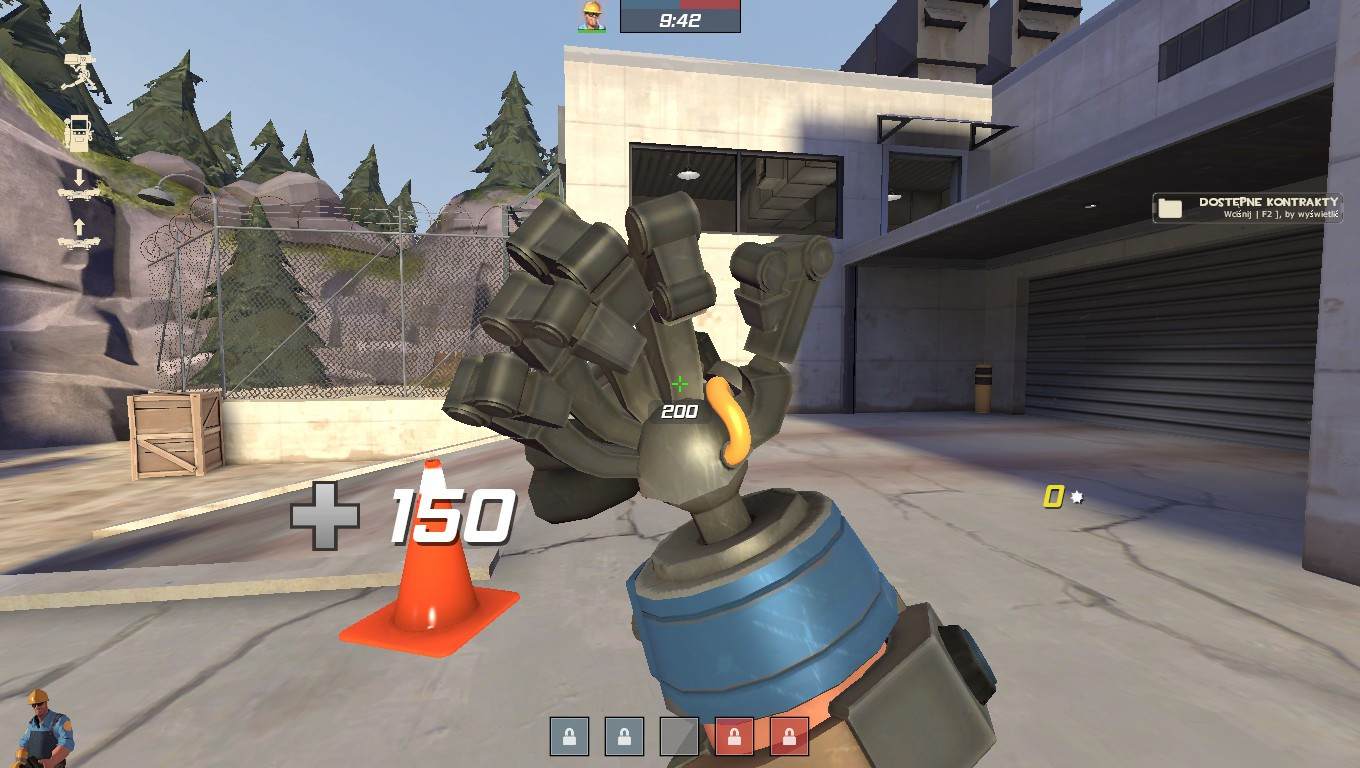
Task: Open the contracts folder icon
Action: point(1172,210)
